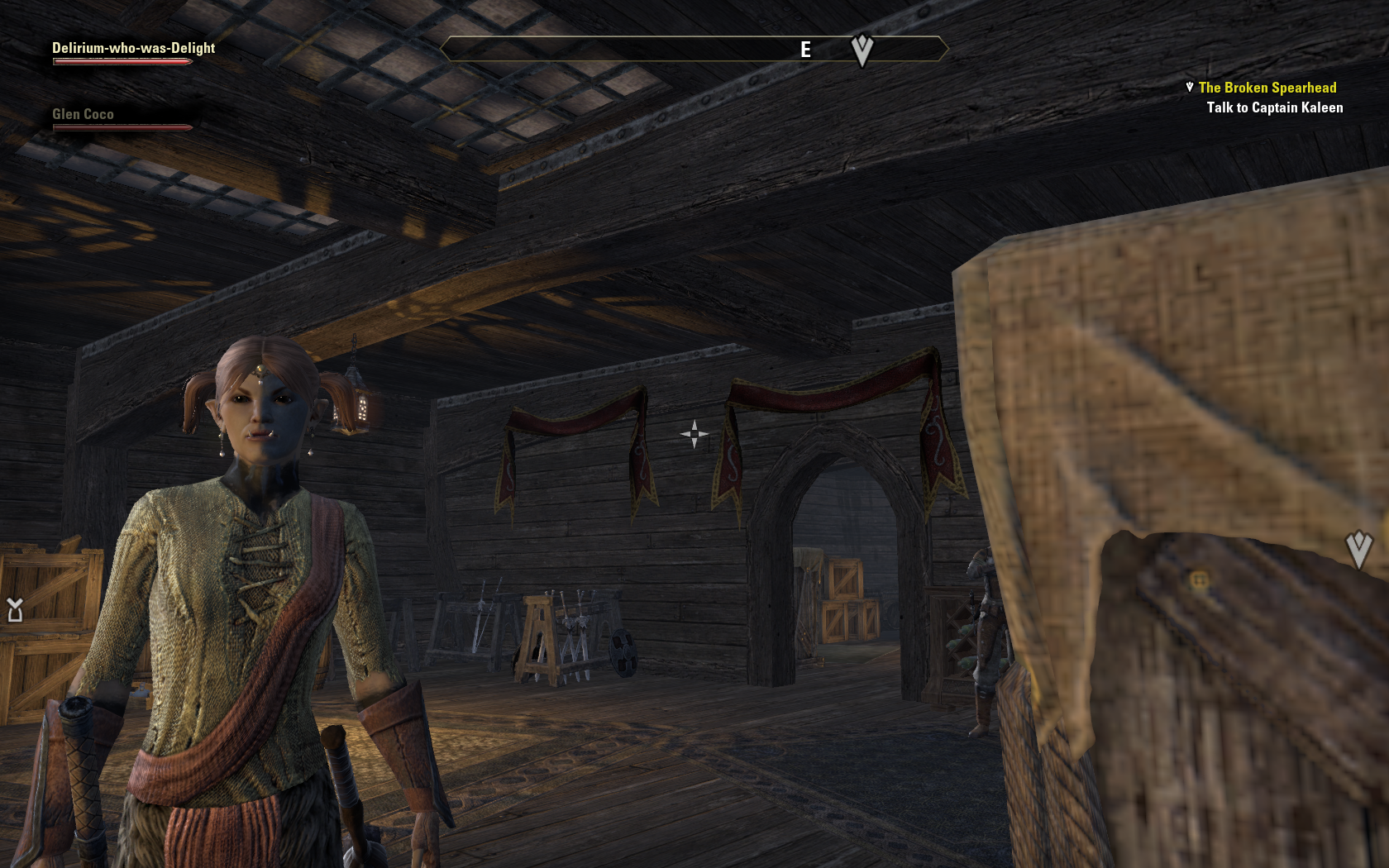Click the Talk to Captain Kaleen objective
Screen dimensions: 1389x868
pos(1274,107)
